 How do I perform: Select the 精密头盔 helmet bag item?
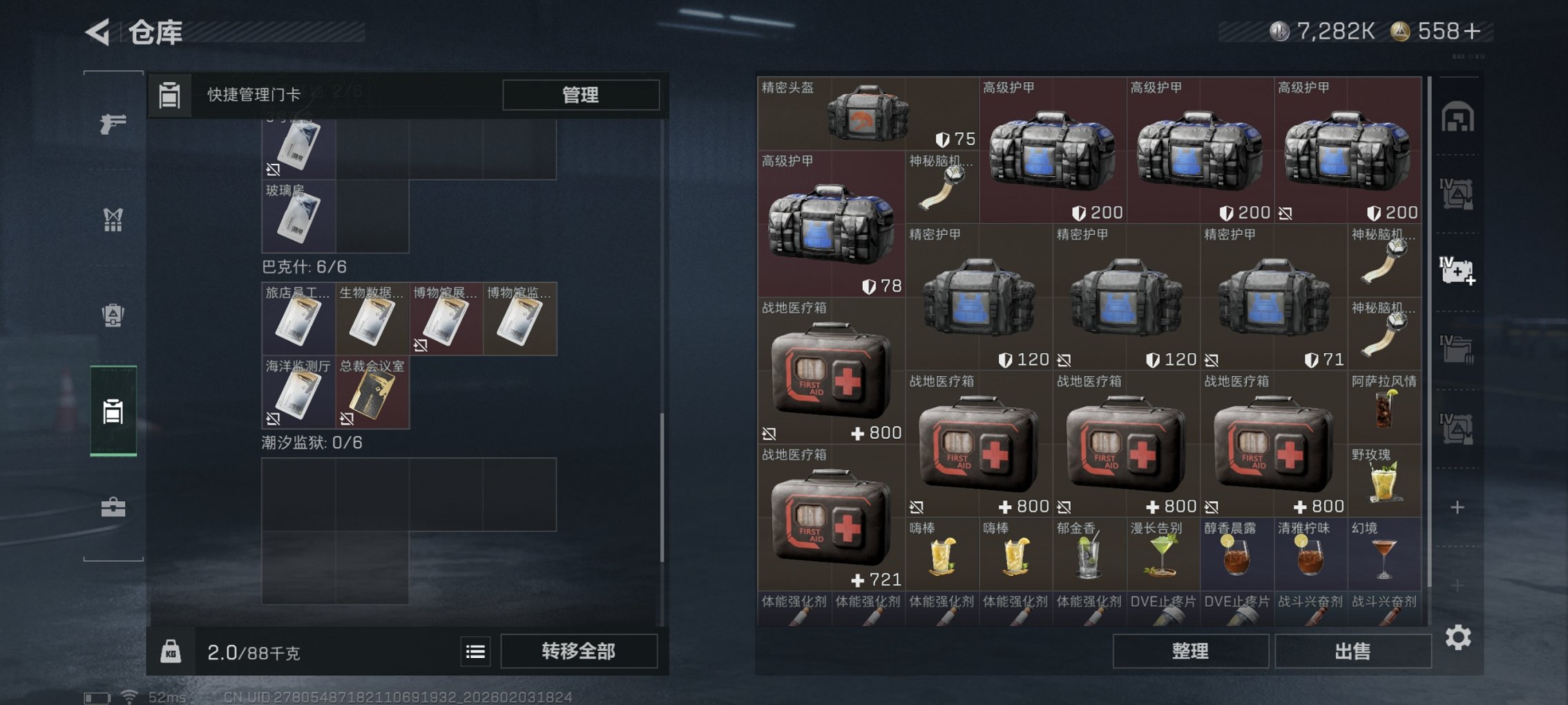tap(867, 114)
